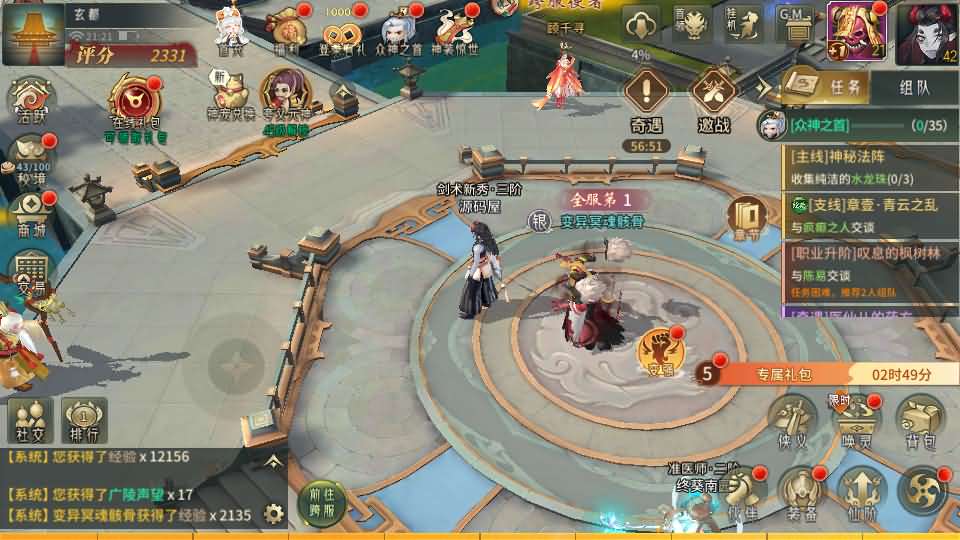
Task: Open chat settings gear icon
Action: click(x=272, y=514)
